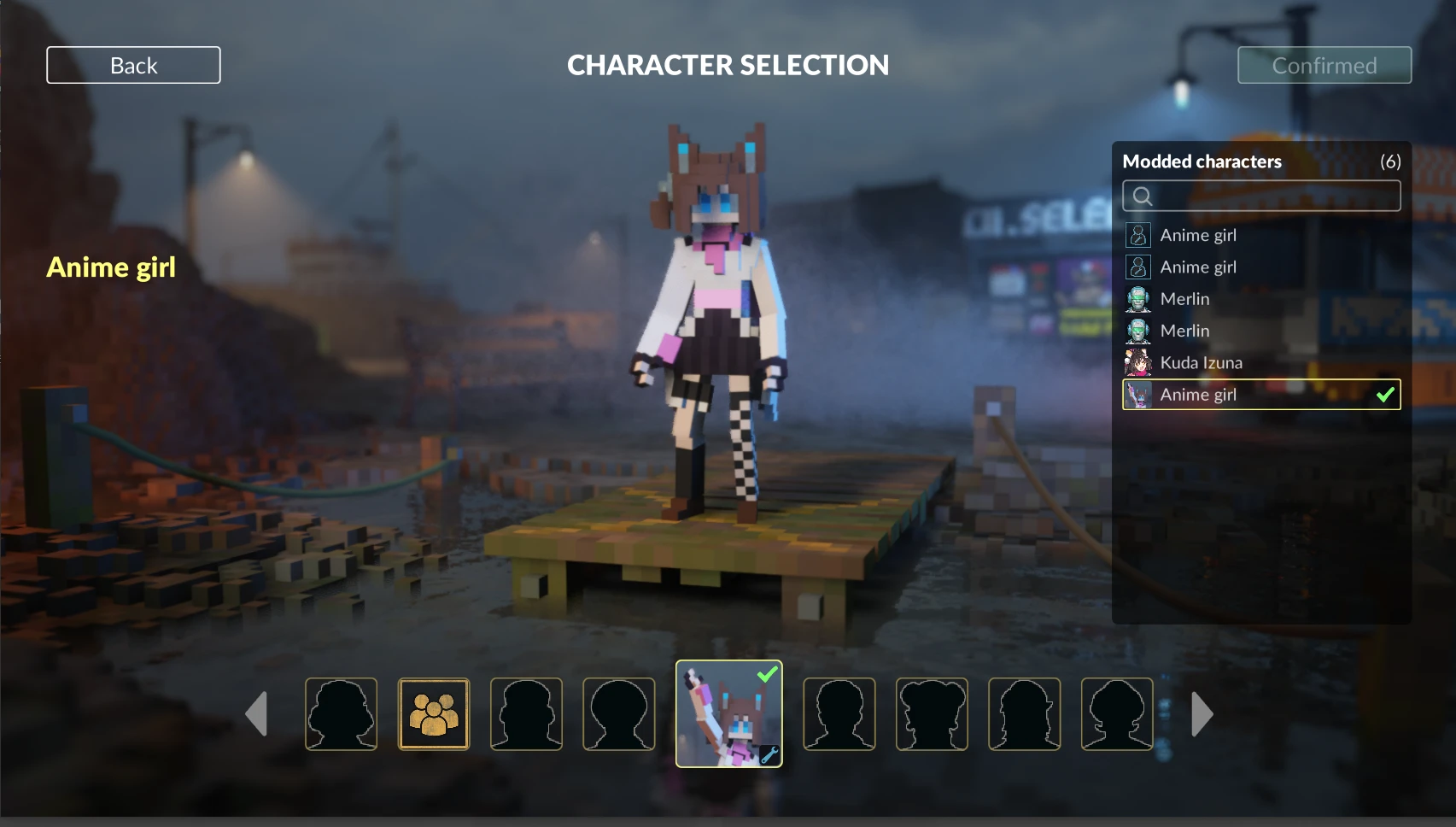Screen dimensions: 1456x827
Task: Select the gold group icon in the character carousel
Action: coord(434,714)
